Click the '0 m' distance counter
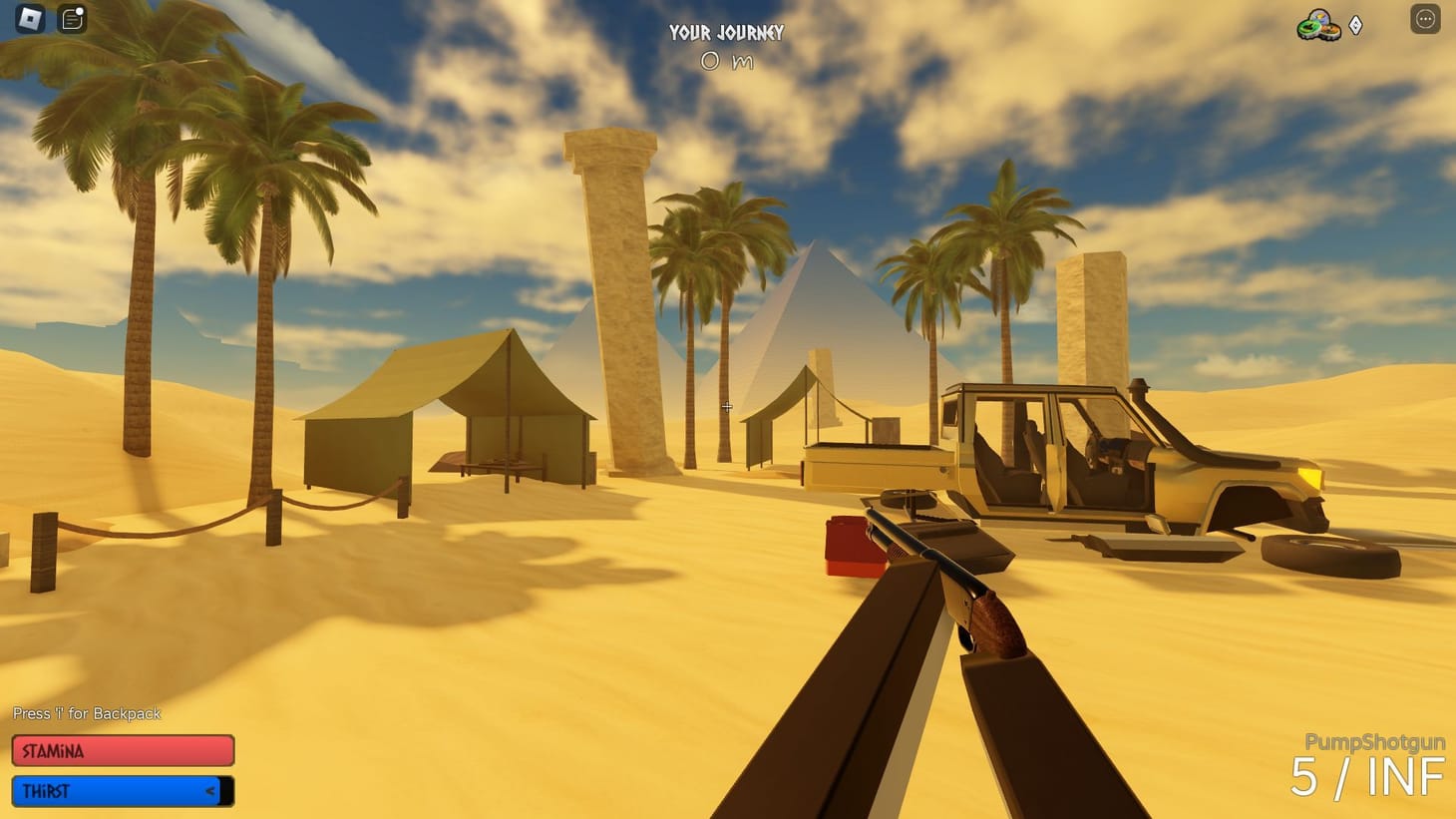The image size is (1456, 819). pyautogui.click(x=725, y=61)
